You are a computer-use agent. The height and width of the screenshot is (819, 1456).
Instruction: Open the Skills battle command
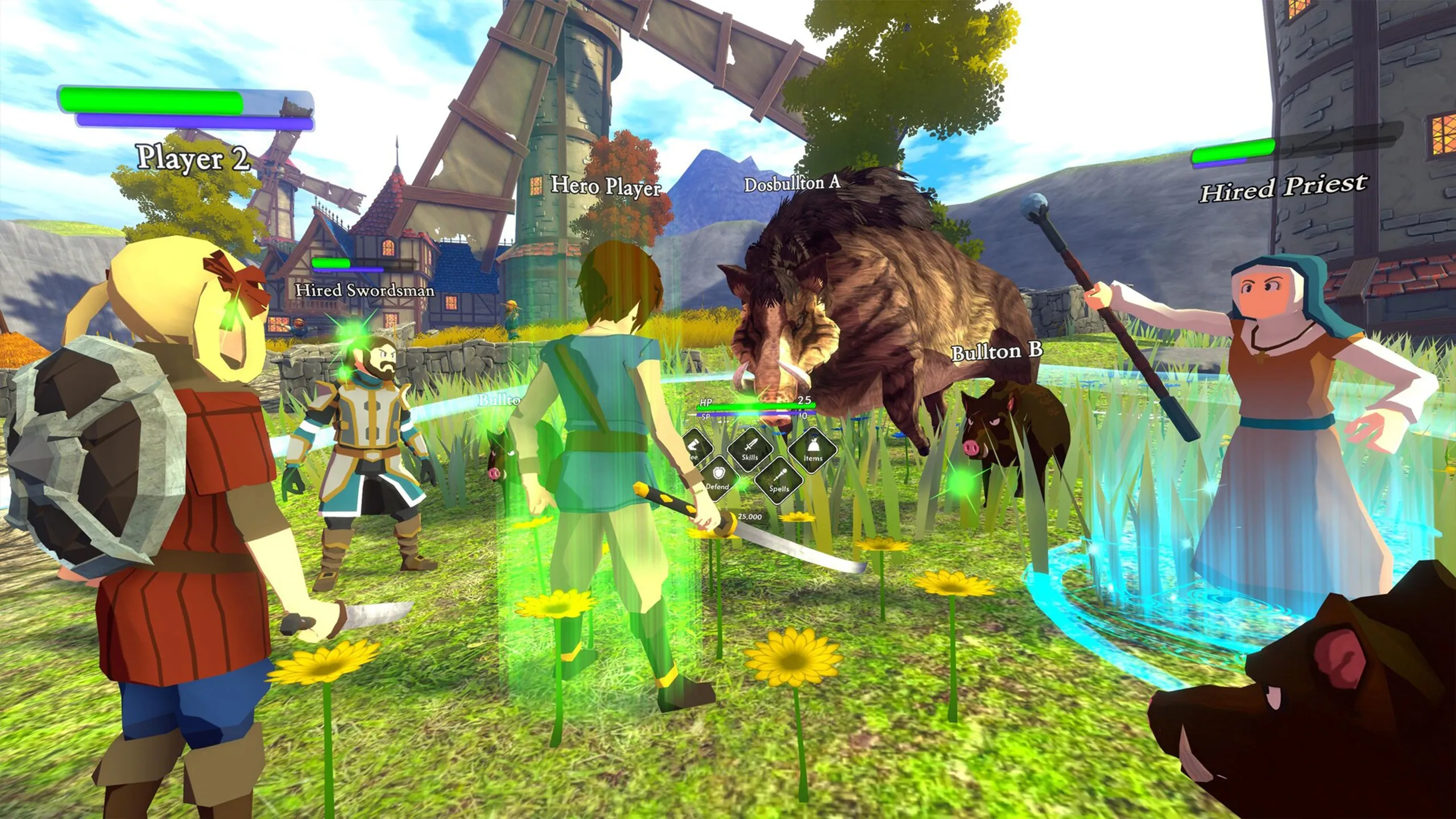tap(750, 449)
